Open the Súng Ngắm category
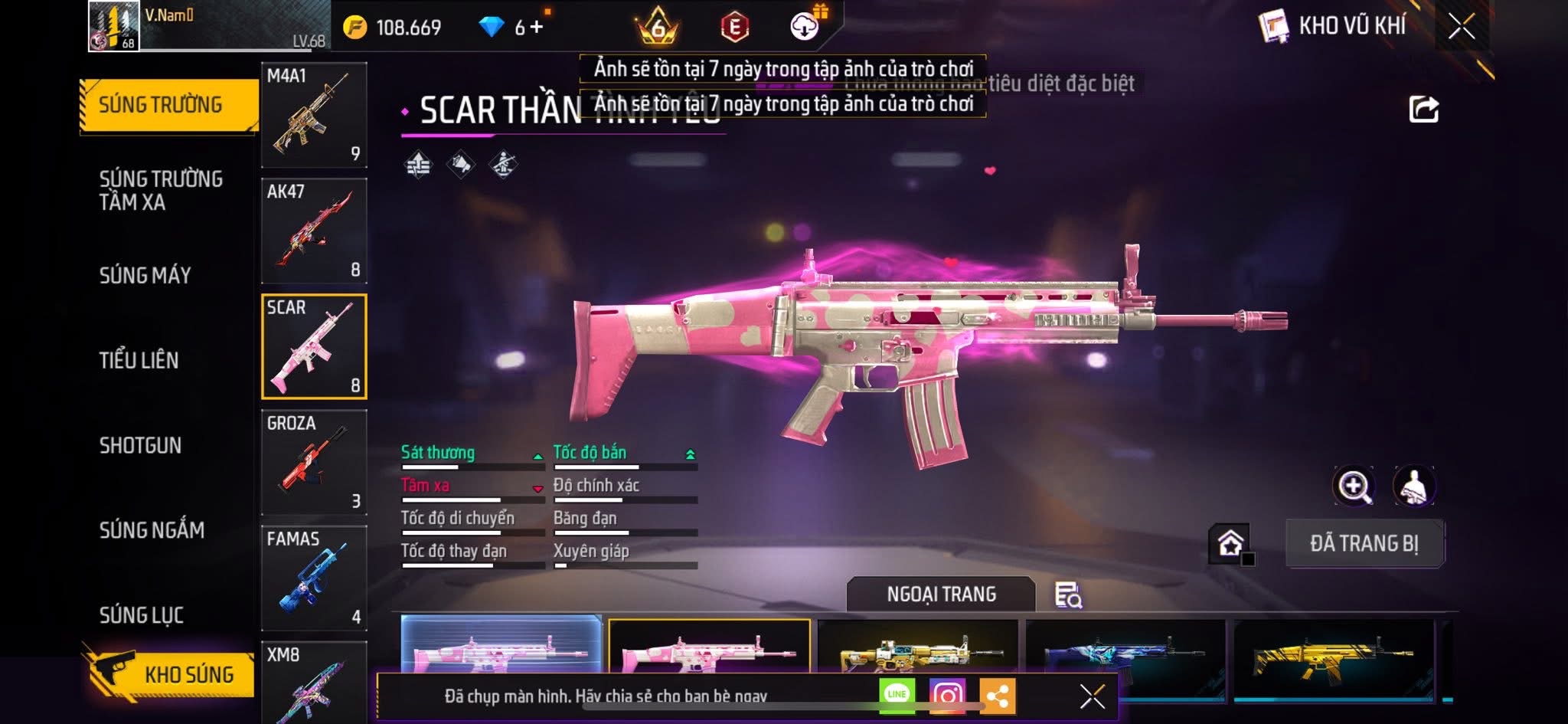Viewport: 1568px width, 724px height. [152, 529]
